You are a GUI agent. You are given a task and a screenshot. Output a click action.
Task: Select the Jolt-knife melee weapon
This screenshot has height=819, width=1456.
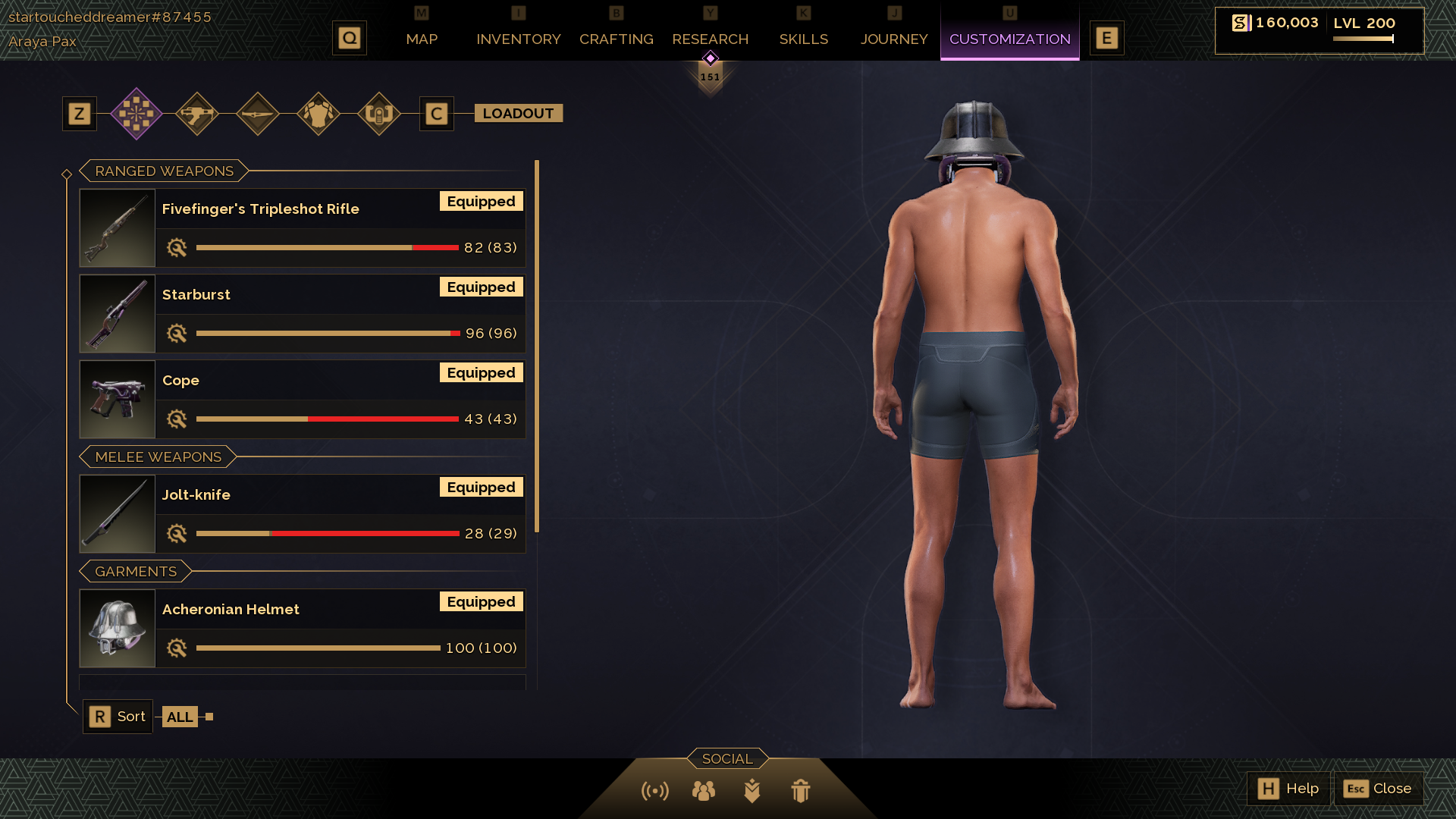(302, 513)
